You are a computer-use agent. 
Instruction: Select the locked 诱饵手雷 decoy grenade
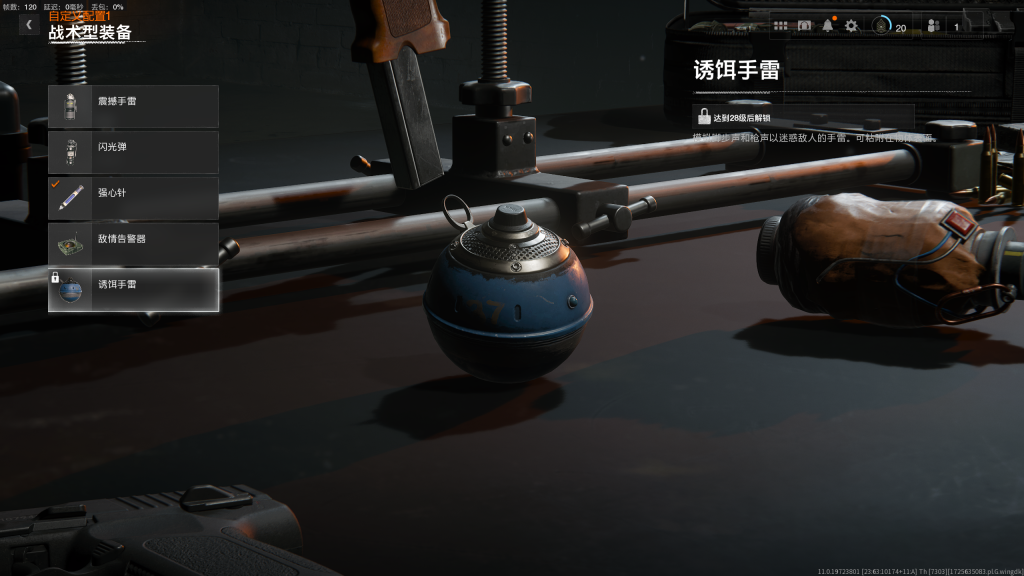click(133, 290)
